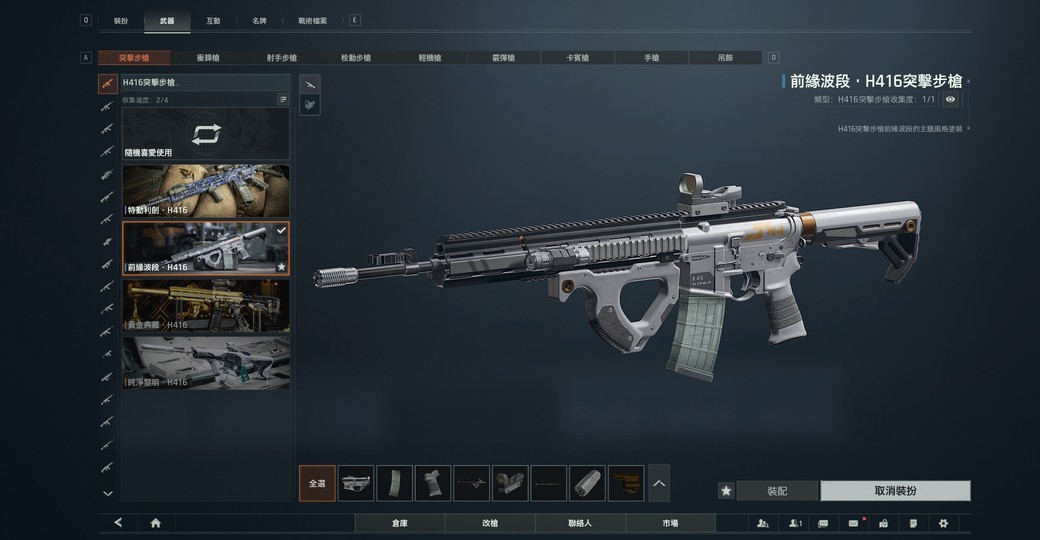
Task: Open the 市場 market section
Action: point(670,523)
